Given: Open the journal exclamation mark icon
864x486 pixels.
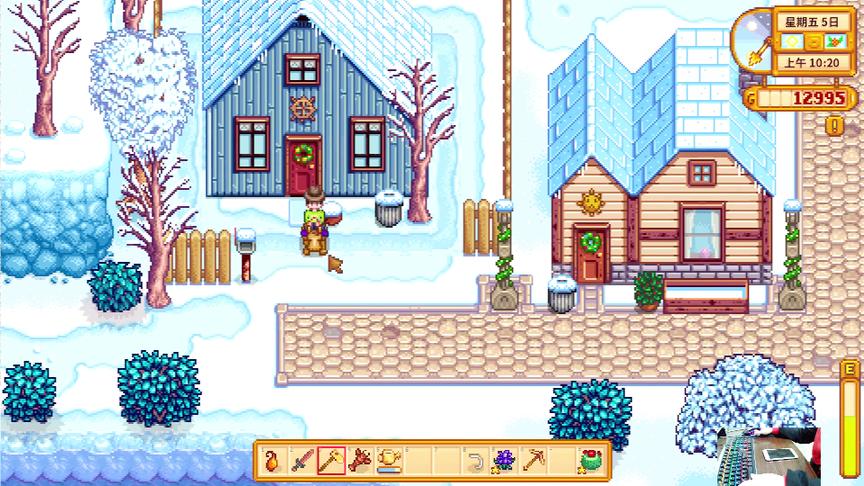Looking at the screenshot, I should (833, 126).
